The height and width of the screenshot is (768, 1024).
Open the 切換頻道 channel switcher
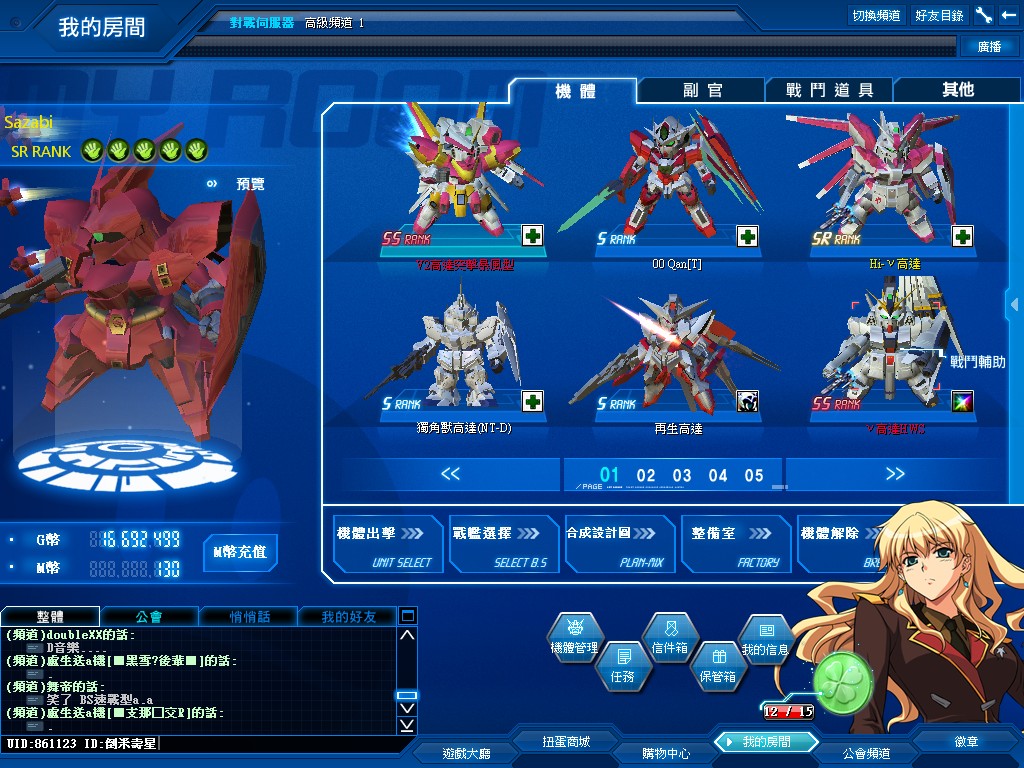pyautogui.click(x=876, y=16)
